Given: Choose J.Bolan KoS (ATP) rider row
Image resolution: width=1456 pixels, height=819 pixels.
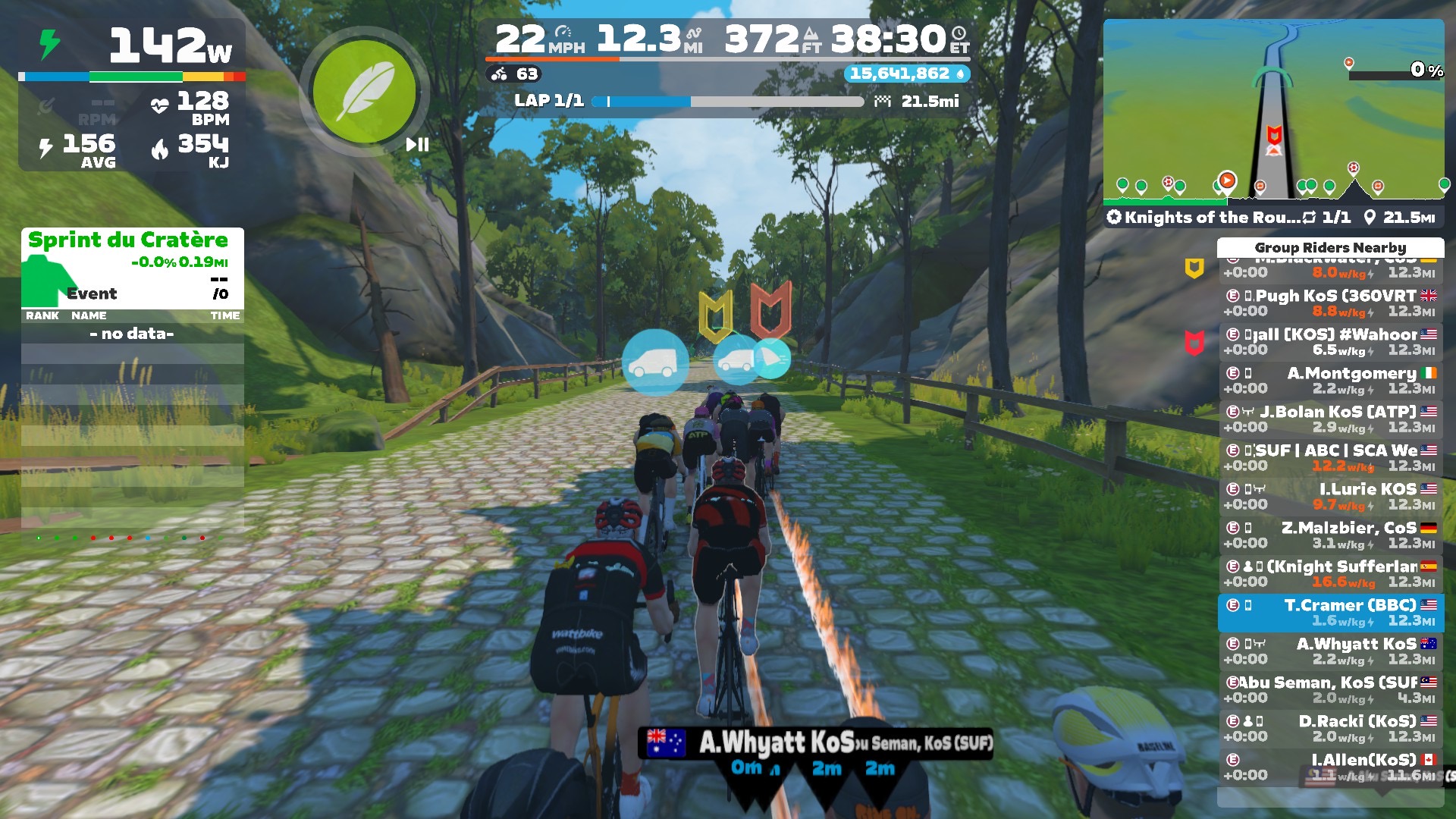Looking at the screenshot, I should coord(1330,419).
